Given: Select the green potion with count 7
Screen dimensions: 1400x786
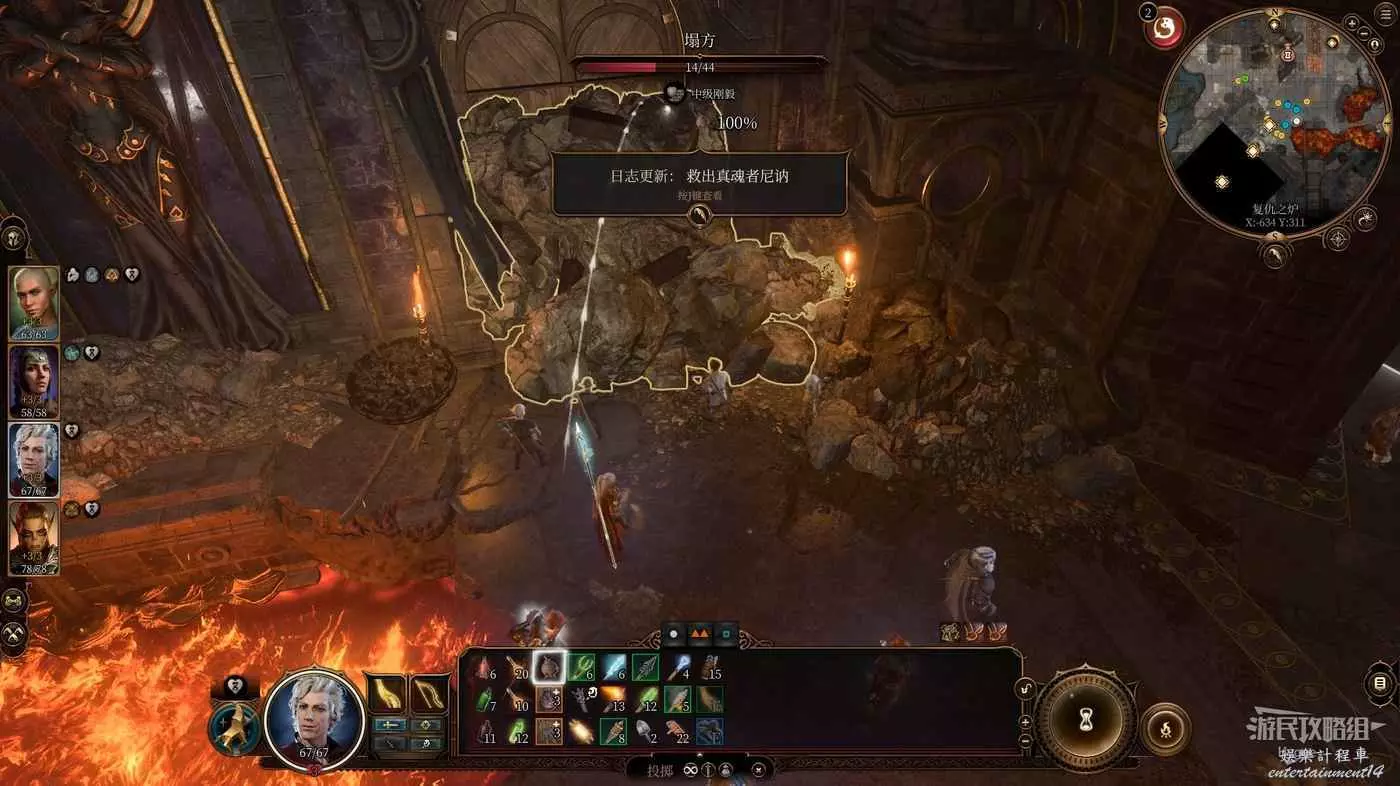Looking at the screenshot, I should [486, 699].
